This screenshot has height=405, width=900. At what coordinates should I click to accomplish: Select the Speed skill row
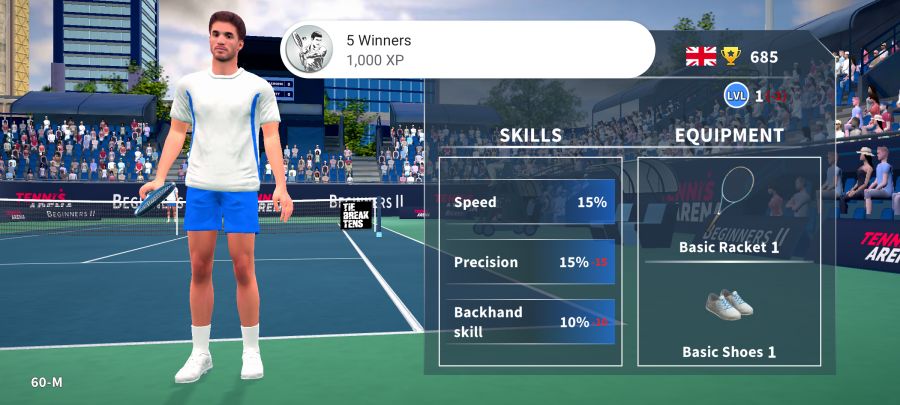coord(530,202)
